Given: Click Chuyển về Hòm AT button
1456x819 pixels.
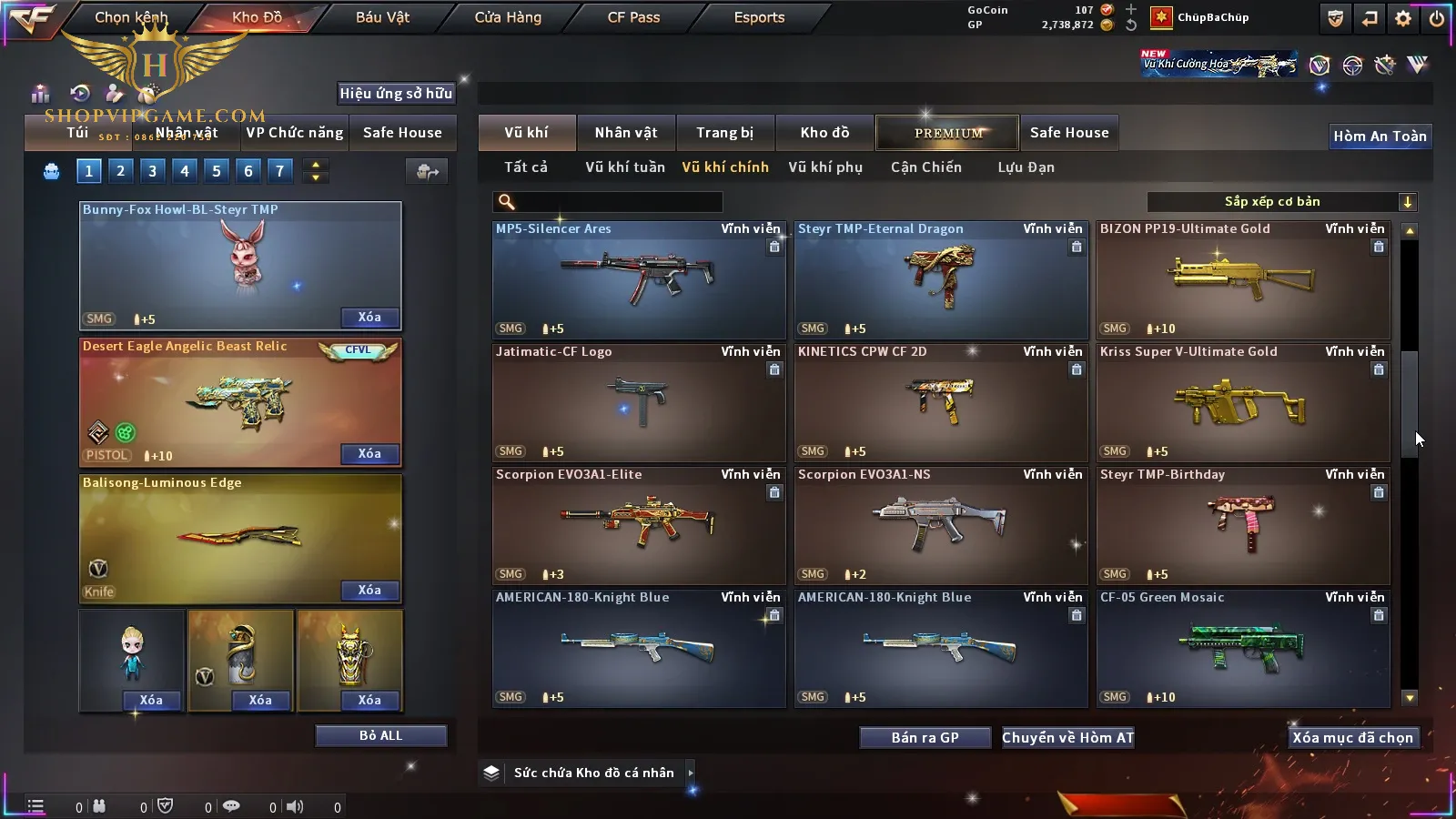Looking at the screenshot, I should 1067,737.
